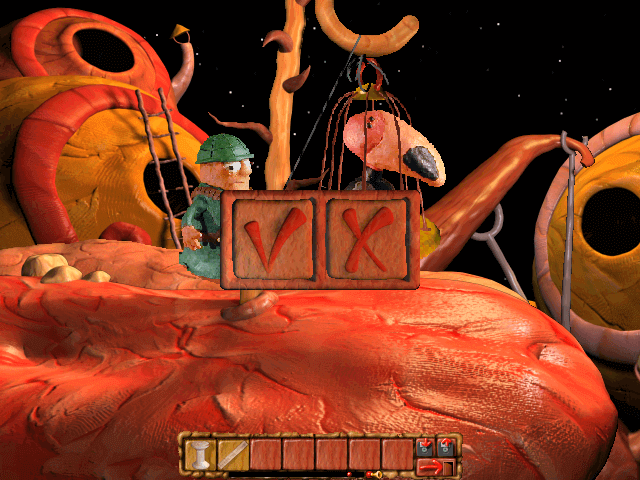Pick the stick item in inventory

pos(232,454)
